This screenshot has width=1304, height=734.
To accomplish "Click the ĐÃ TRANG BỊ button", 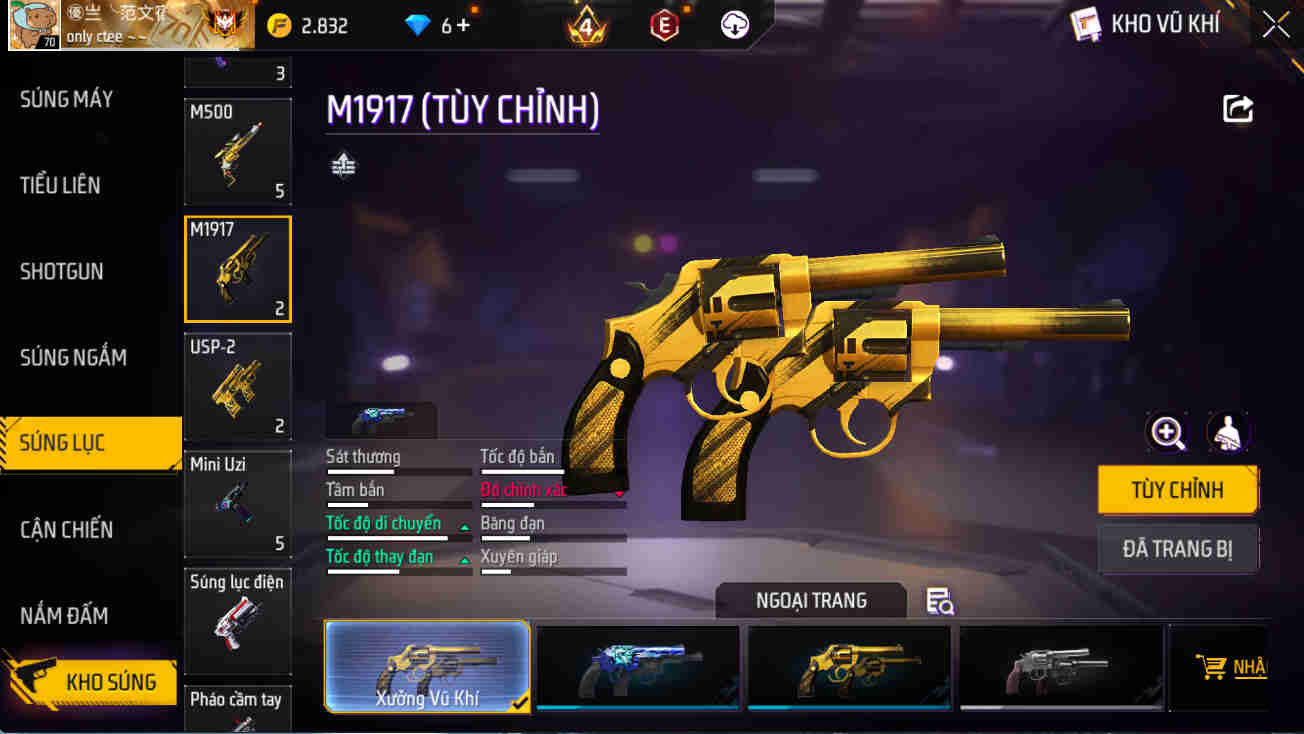I will pyautogui.click(x=1178, y=548).
